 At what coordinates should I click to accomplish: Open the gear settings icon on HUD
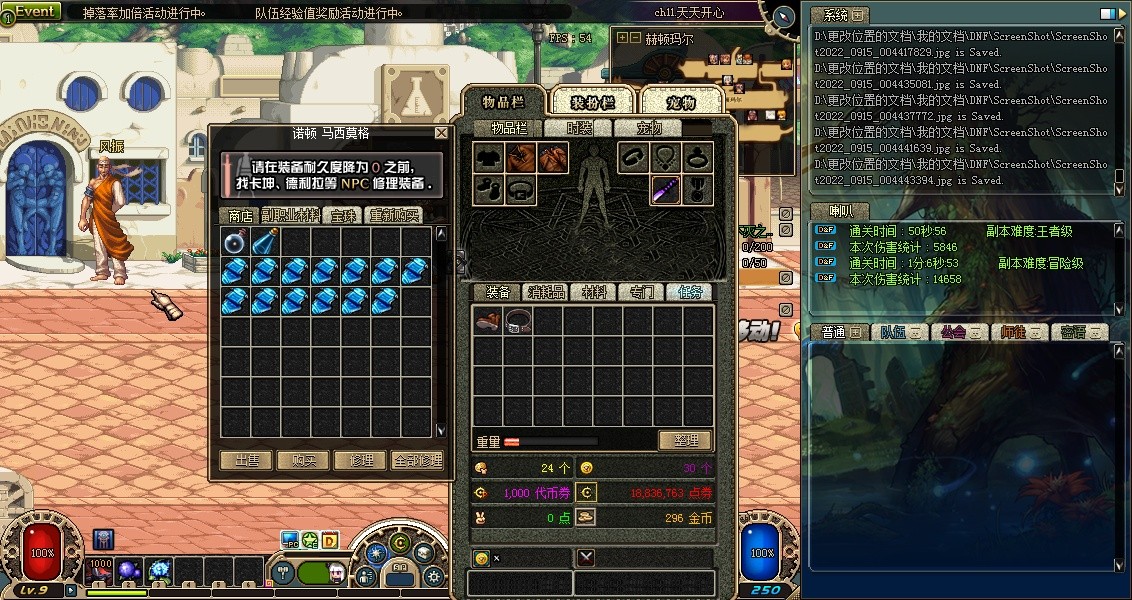pyautogui.click(x=434, y=576)
